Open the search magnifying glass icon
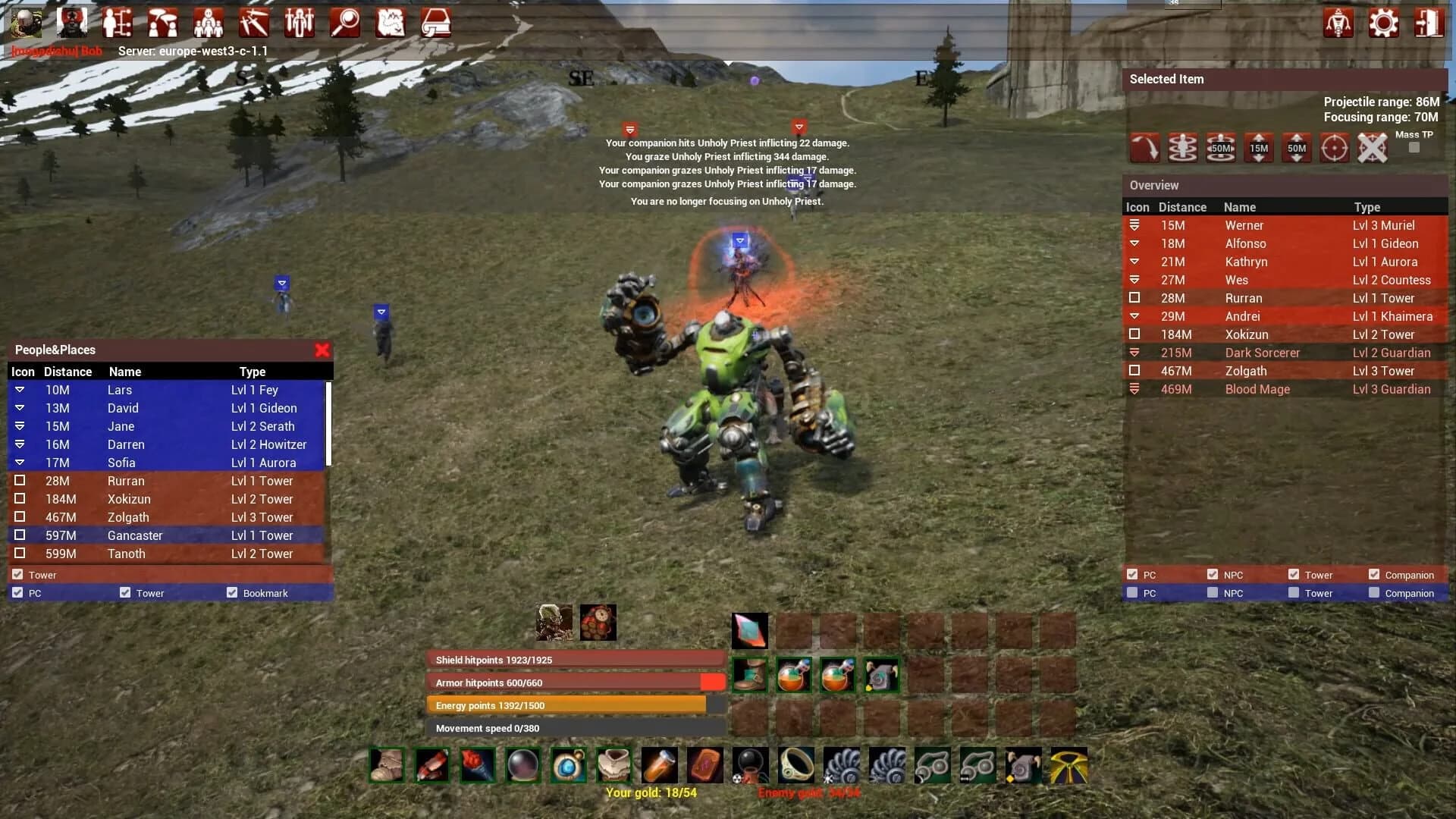 click(x=345, y=23)
